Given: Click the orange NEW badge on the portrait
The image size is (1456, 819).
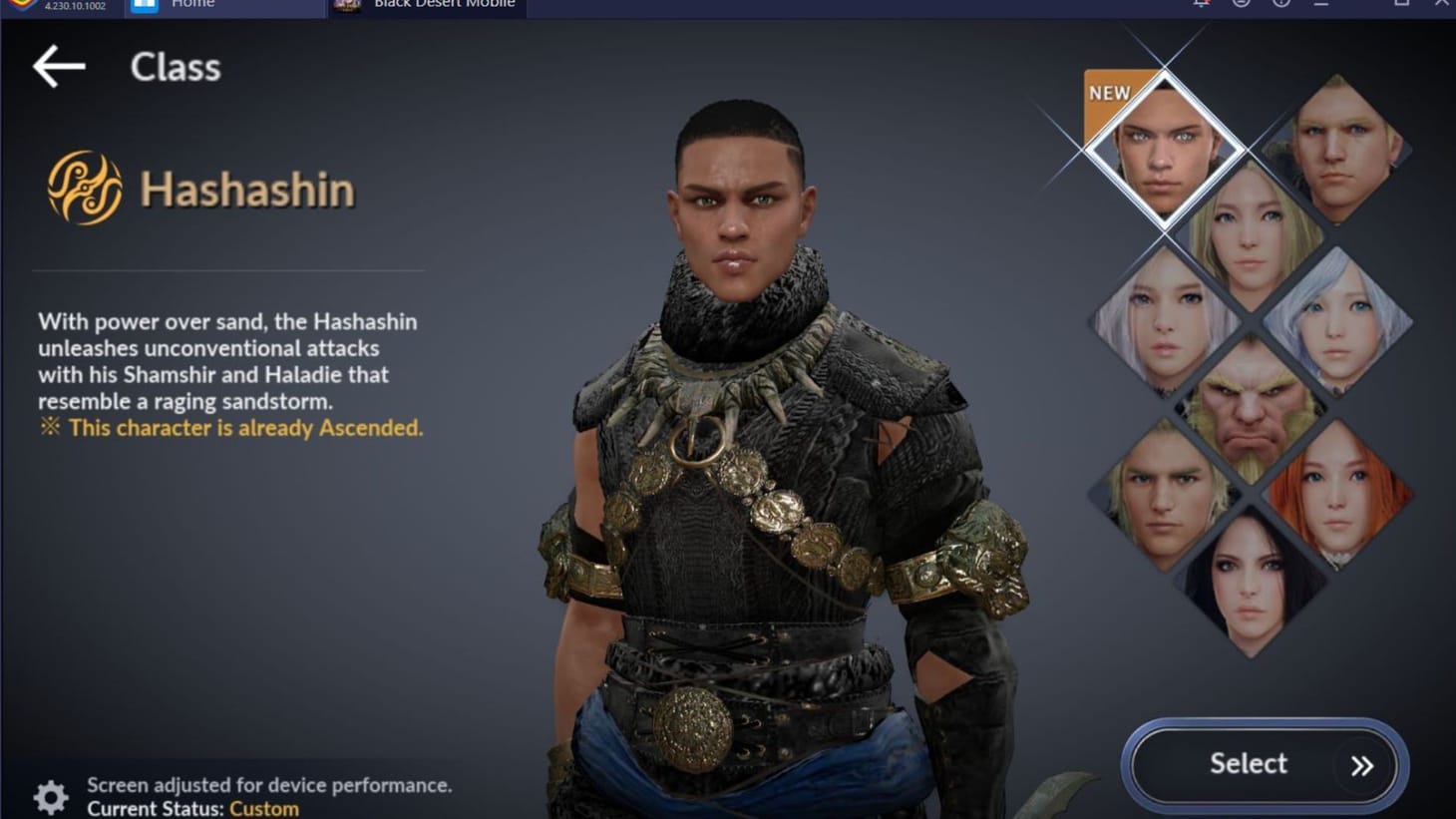Looking at the screenshot, I should 1110,93.
